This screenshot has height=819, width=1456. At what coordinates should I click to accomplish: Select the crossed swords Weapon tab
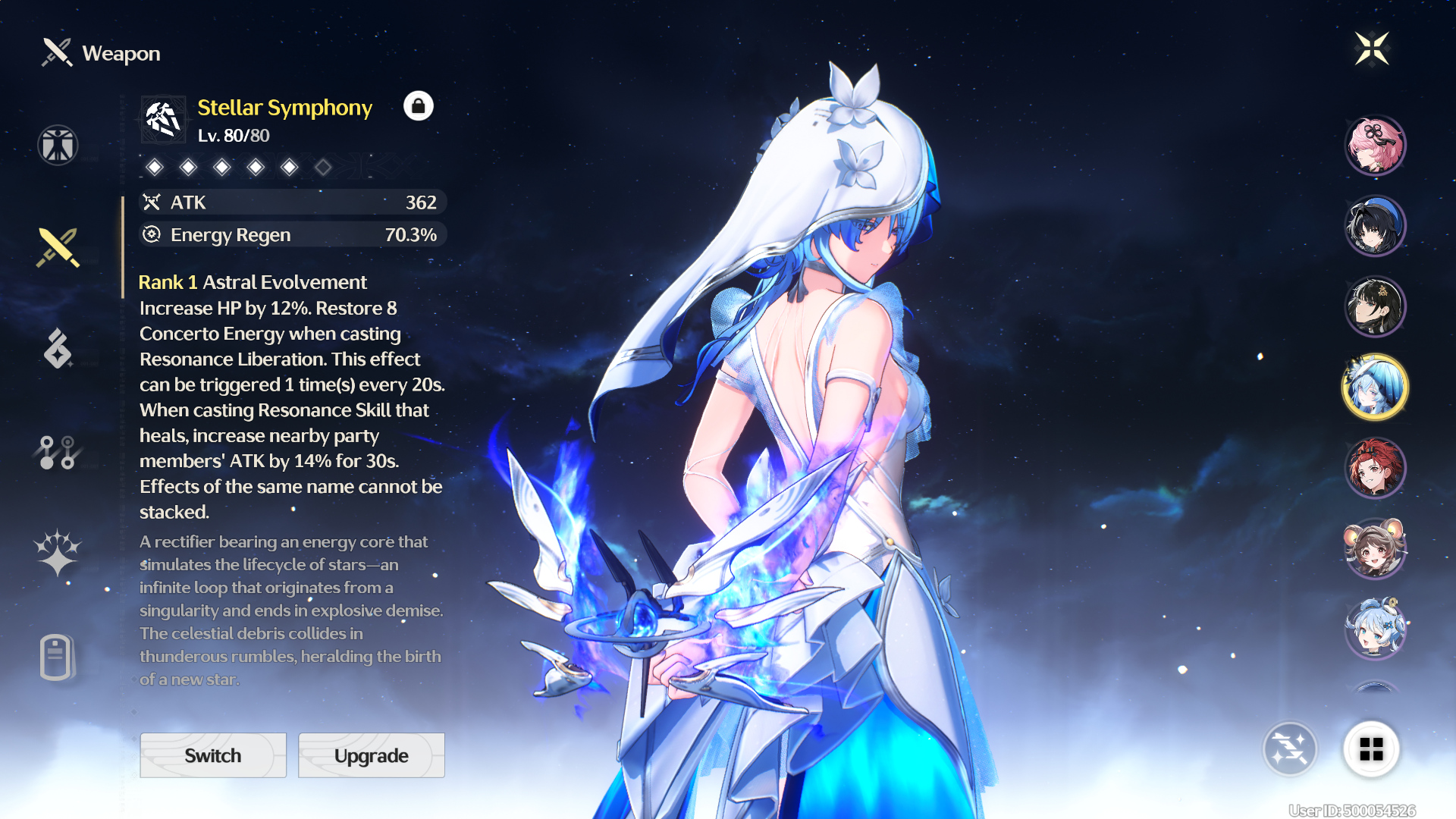click(58, 247)
